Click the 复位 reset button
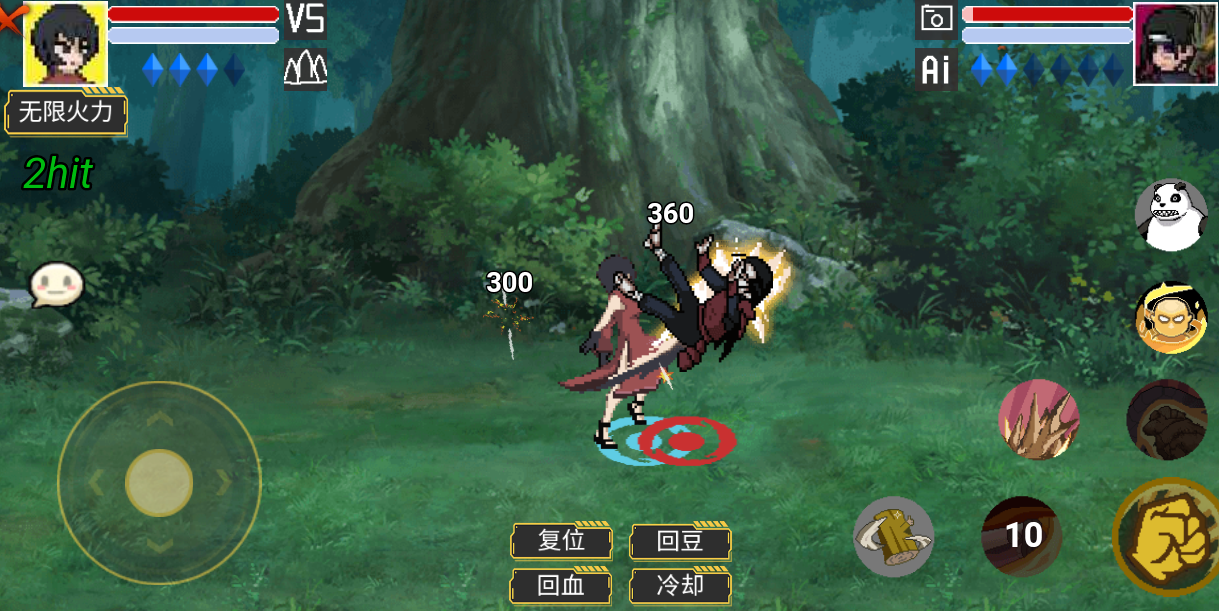 (x=561, y=541)
